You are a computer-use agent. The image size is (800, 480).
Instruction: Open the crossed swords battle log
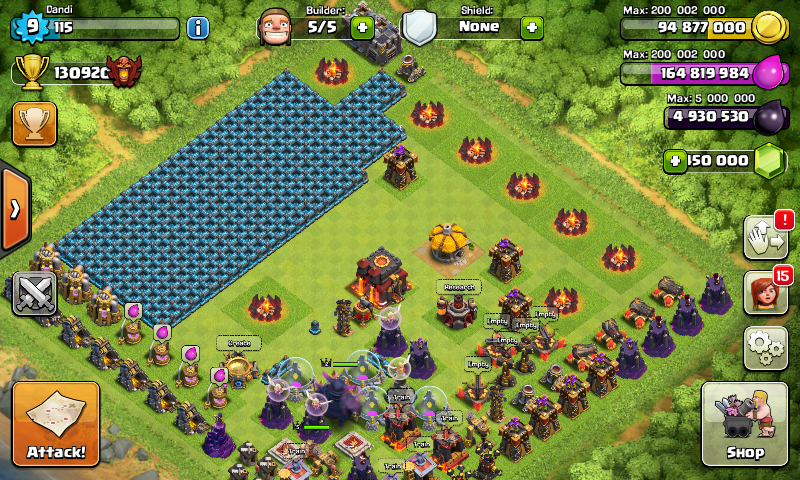34,293
